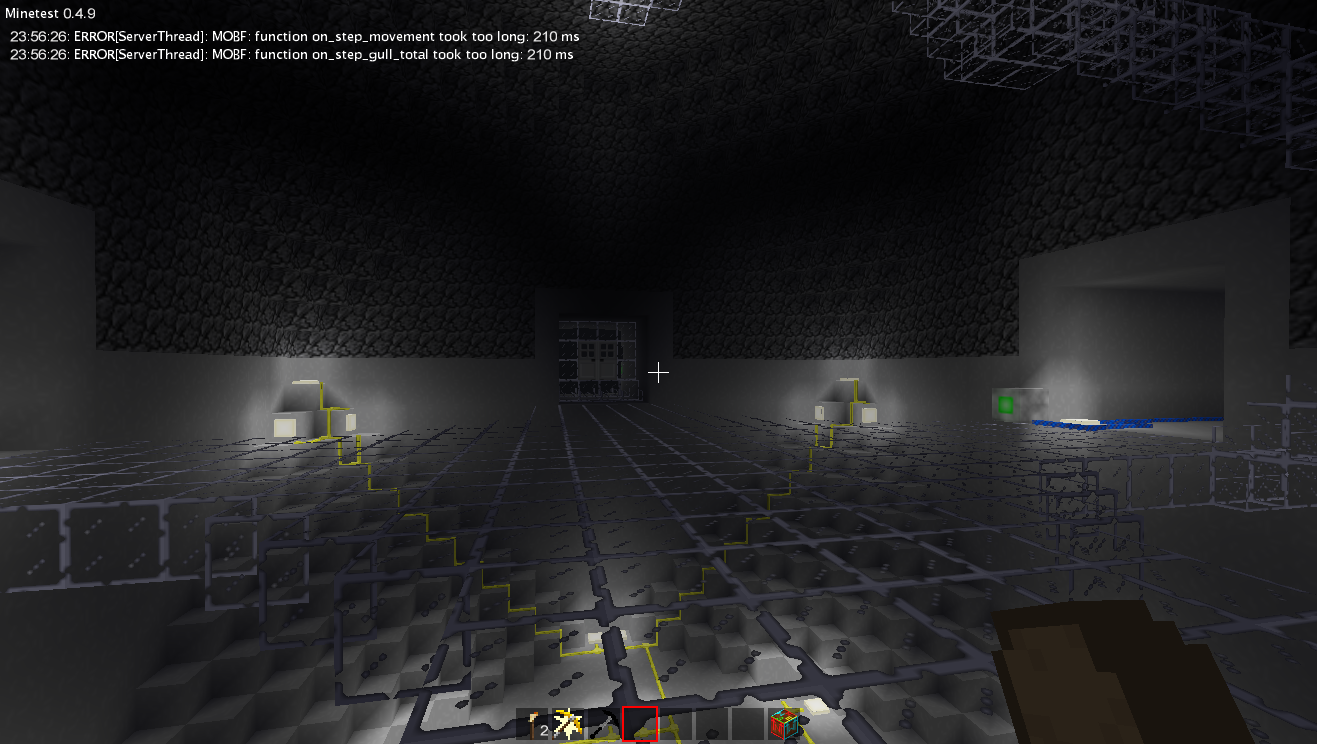Click the crosshair target in the room center
This screenshot has height=744, width=1317.
[x=659, y=372]
